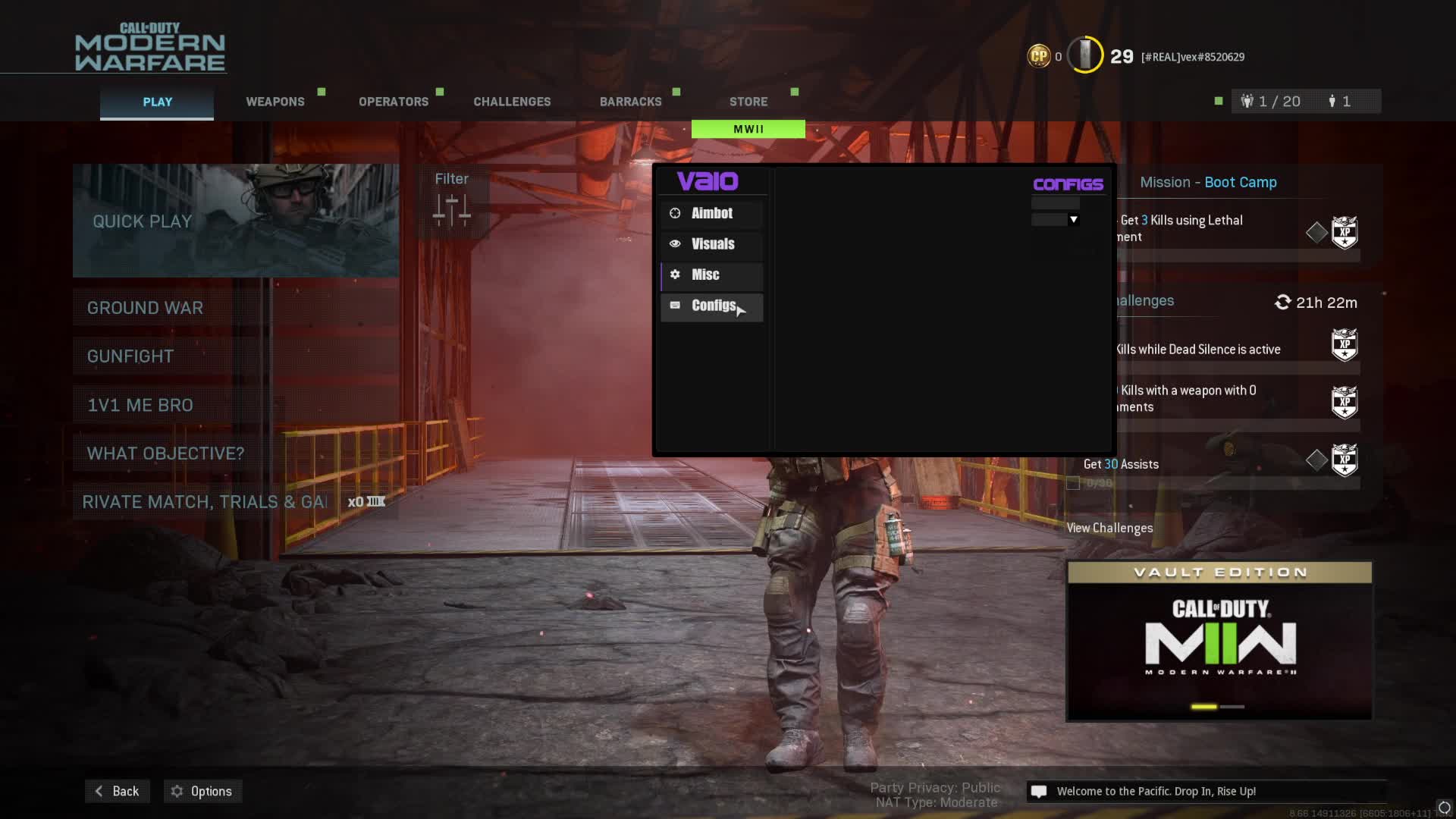Select Ground War from the playlist
Viewport: 1456px width, 819px height.
(x=235, y=308)
